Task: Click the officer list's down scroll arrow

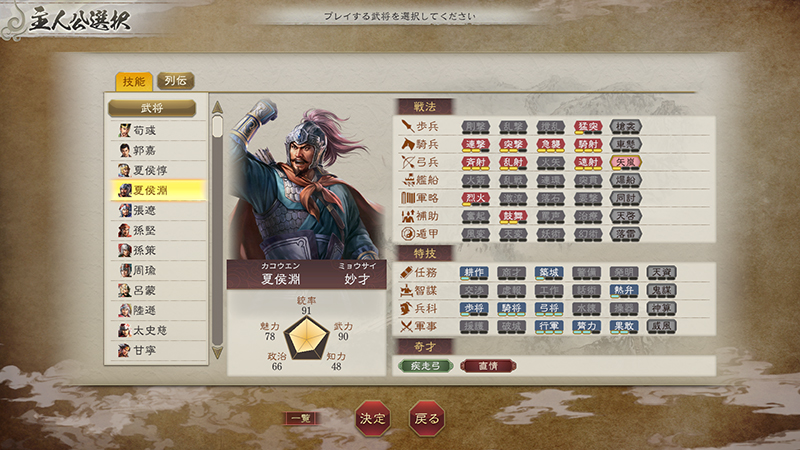Action: pyautogui.click(x=217, y=355)
